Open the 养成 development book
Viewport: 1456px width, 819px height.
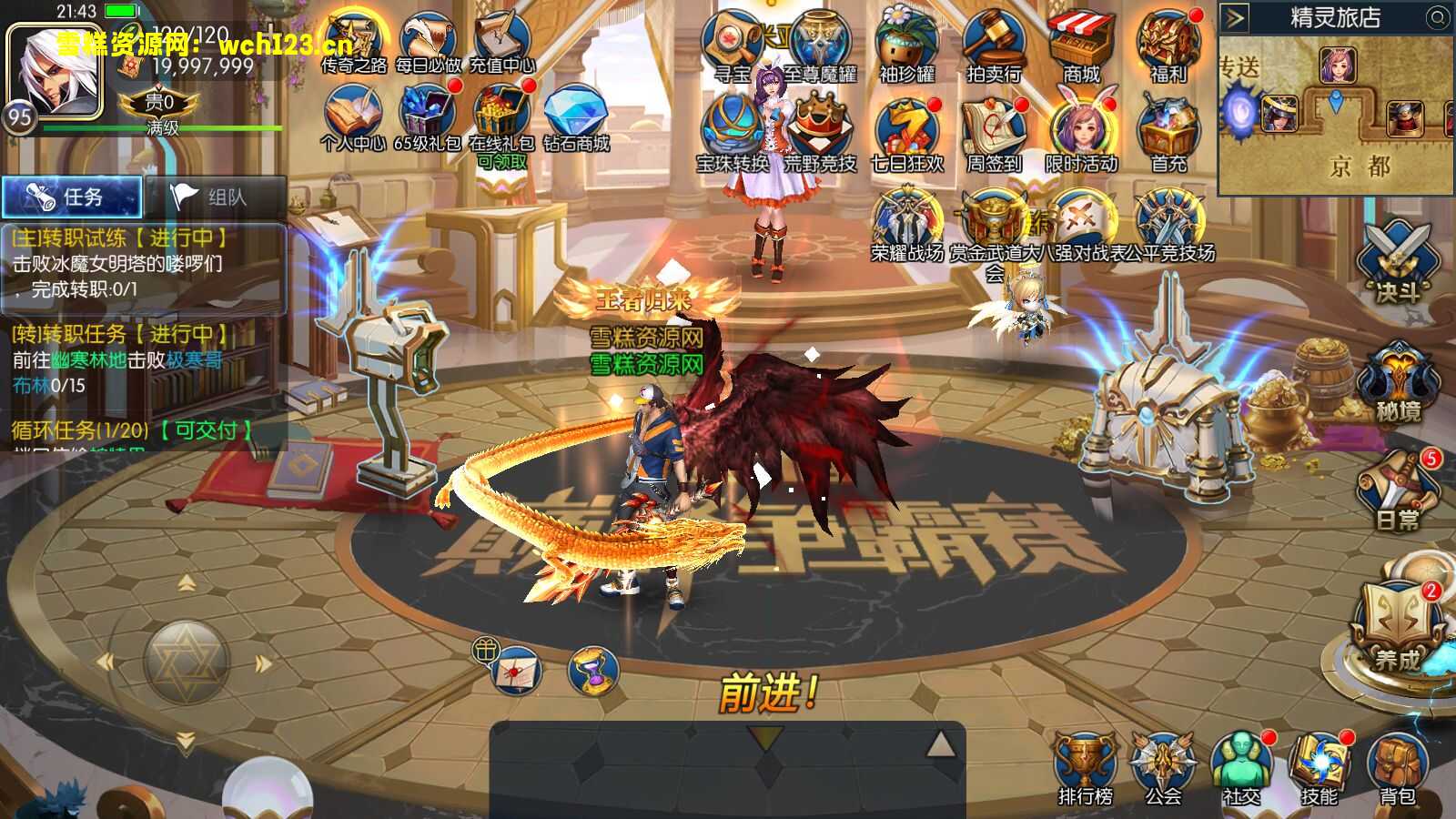coord(1396,628)
